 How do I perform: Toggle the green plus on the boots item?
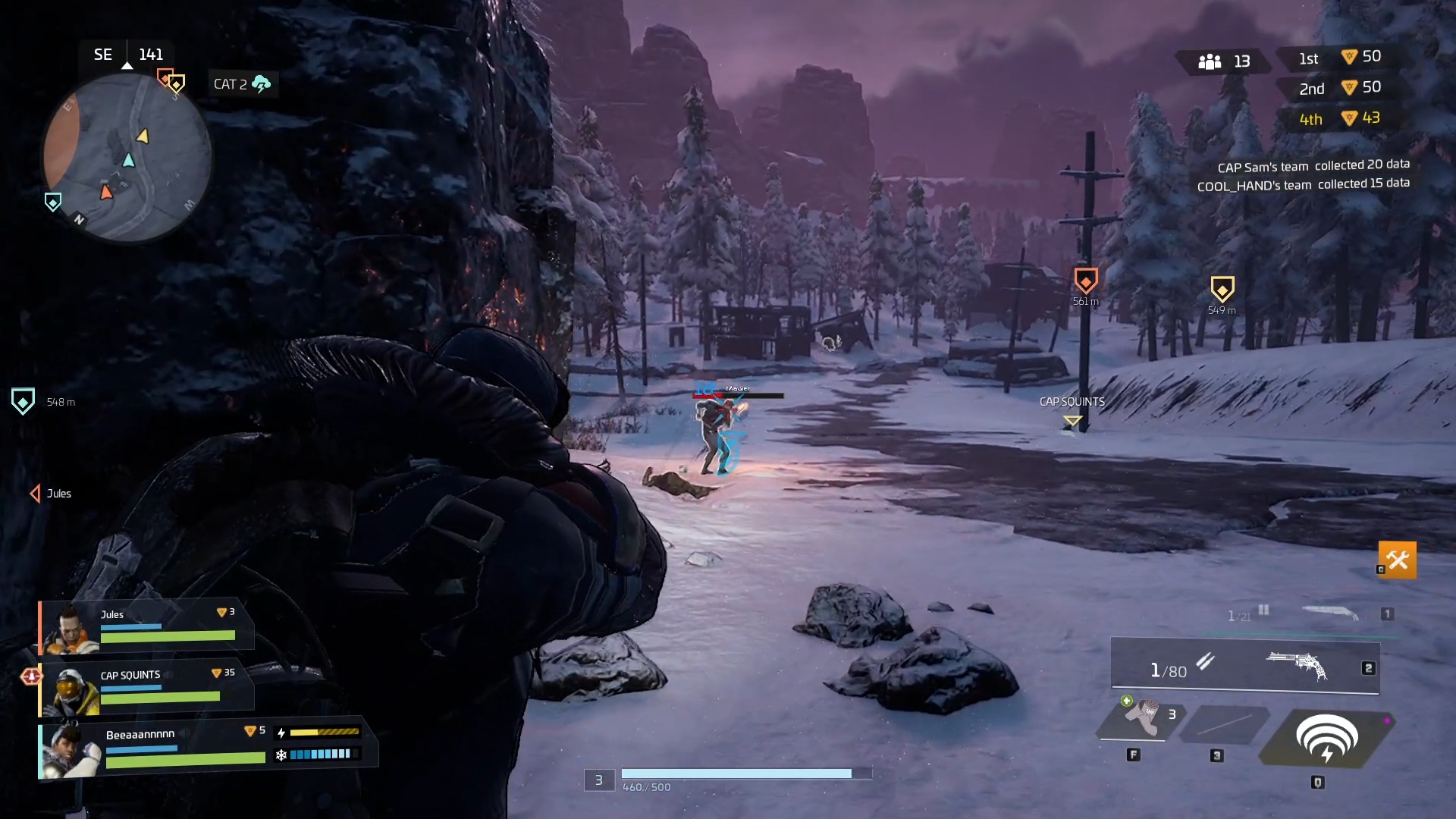tap(1125, 702)
